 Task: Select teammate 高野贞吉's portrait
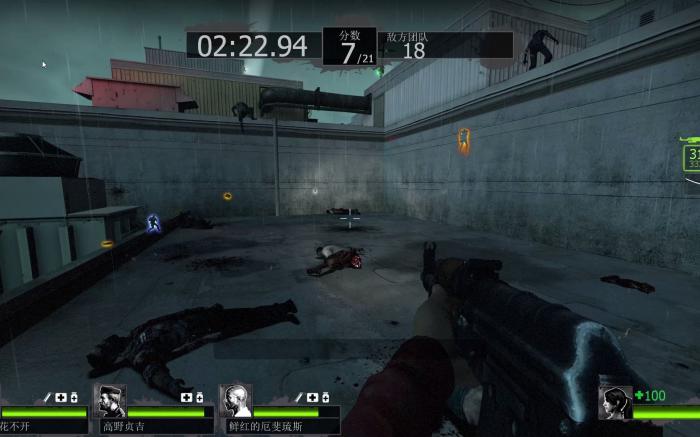pyautogui.click(x=110, y=401)
